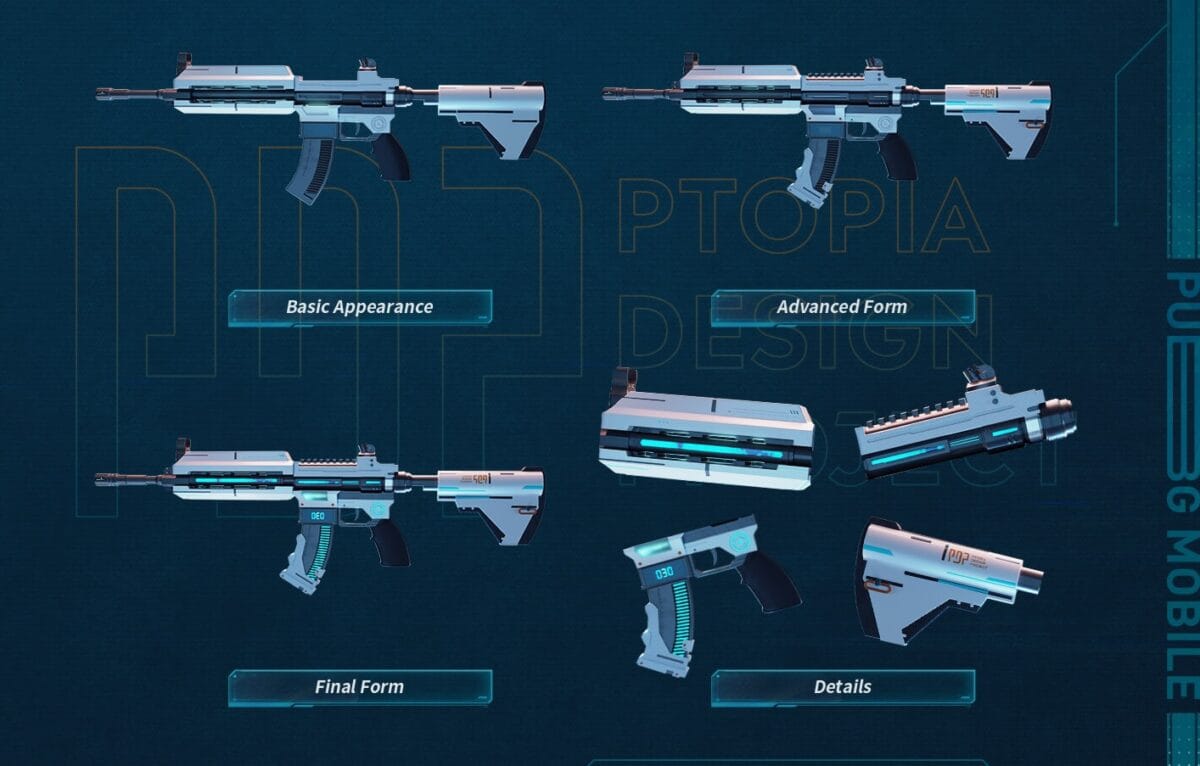Show the Details label
Screen dimensions: 1200x766
point(842,687)
